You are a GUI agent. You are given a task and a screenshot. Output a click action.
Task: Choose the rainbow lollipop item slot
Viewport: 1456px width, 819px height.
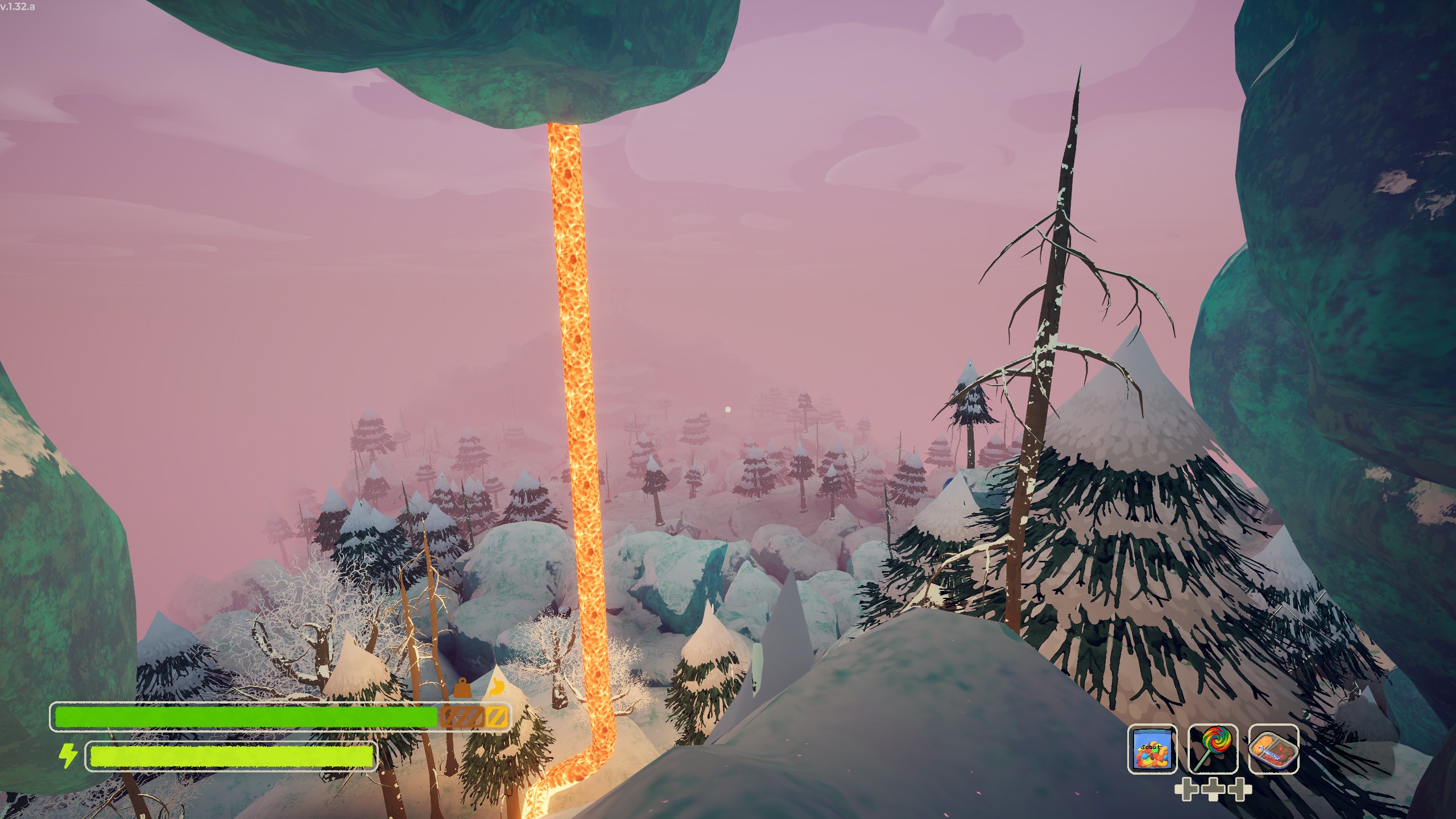(x=1213, y=749)
